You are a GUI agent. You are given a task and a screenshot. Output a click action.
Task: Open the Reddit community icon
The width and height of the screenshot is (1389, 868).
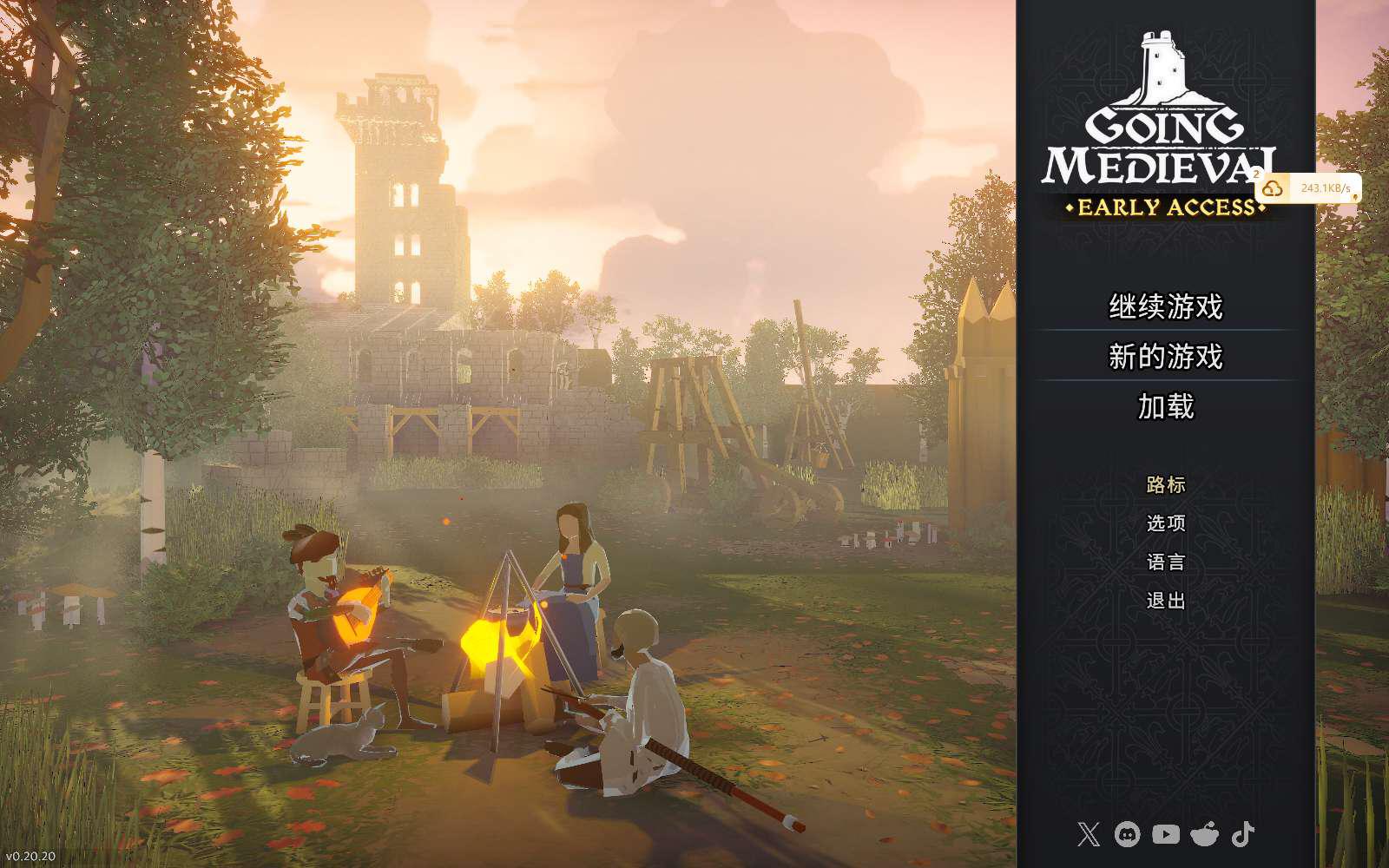pos(1204,835)
